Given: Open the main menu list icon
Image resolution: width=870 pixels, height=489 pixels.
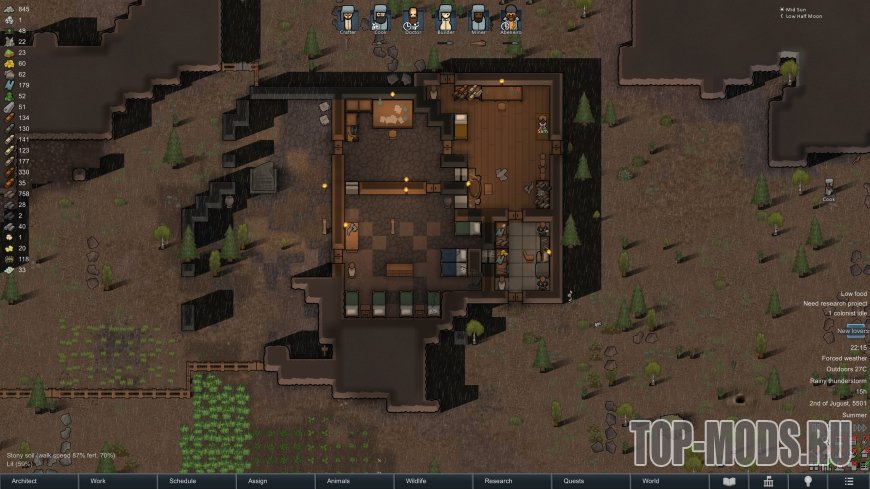Looking at the screenshot, I should pyautogui.click(x=847, y=481).
